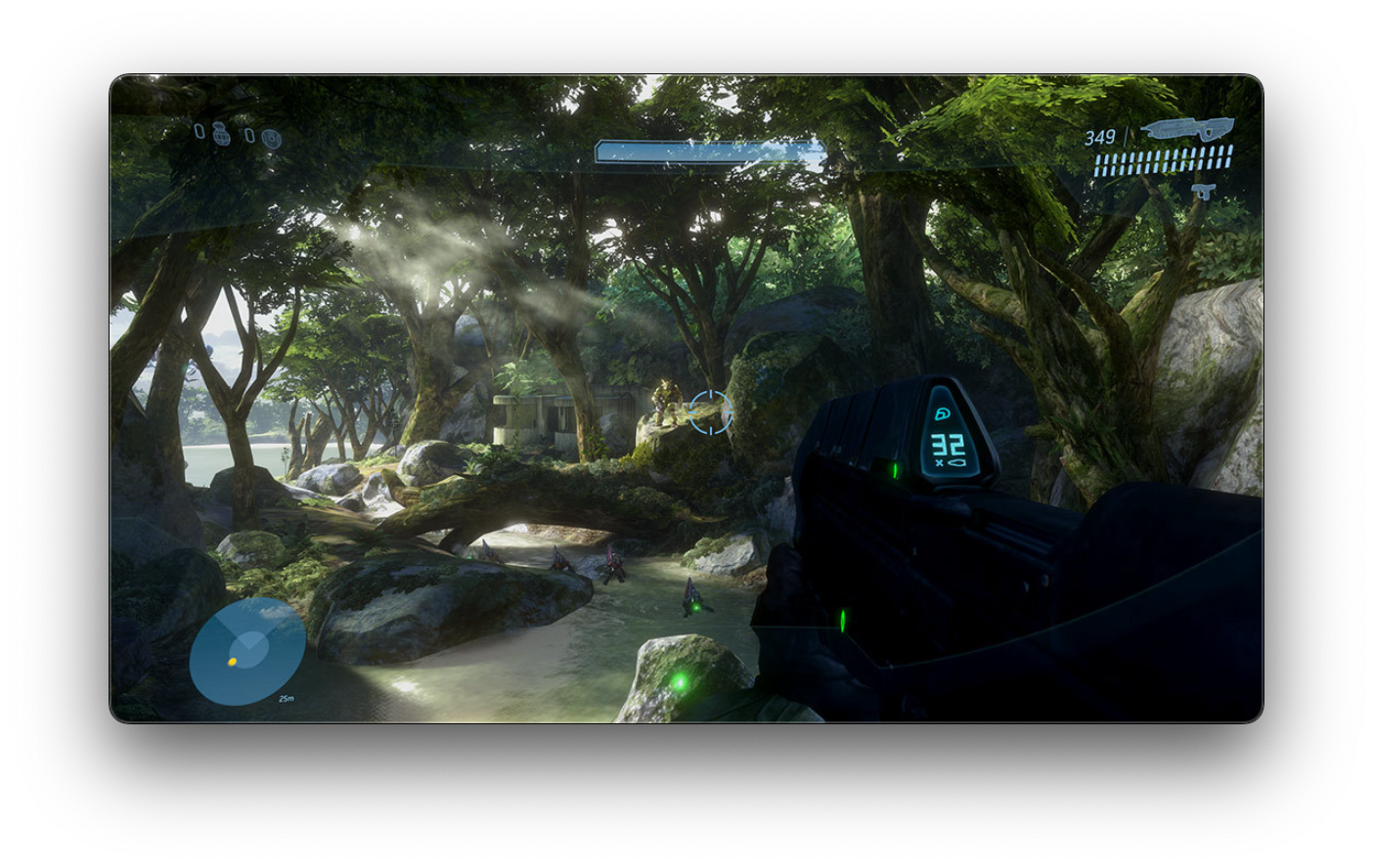This screenshot has height=868, width=1373.
Task: Click the rifle's 32 ammo readout
Action: [x=945, y=444]
